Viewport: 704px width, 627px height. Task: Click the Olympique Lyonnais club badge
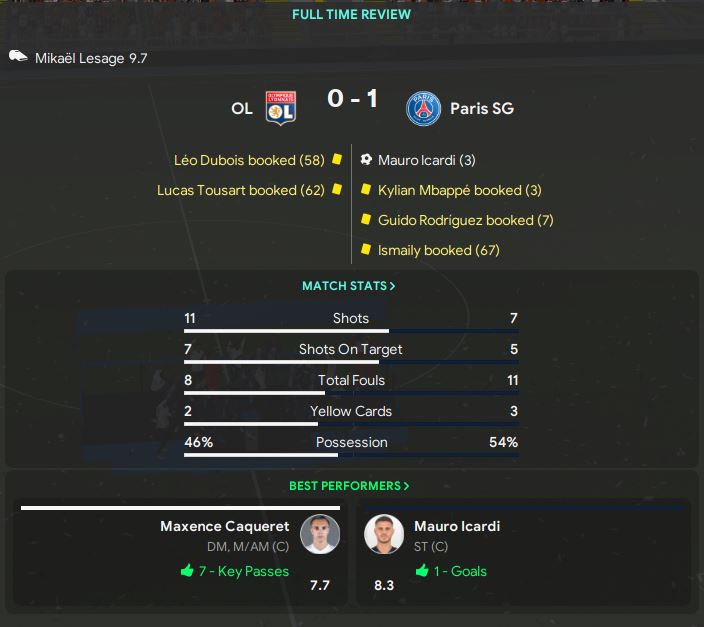[x=280, y=108]
